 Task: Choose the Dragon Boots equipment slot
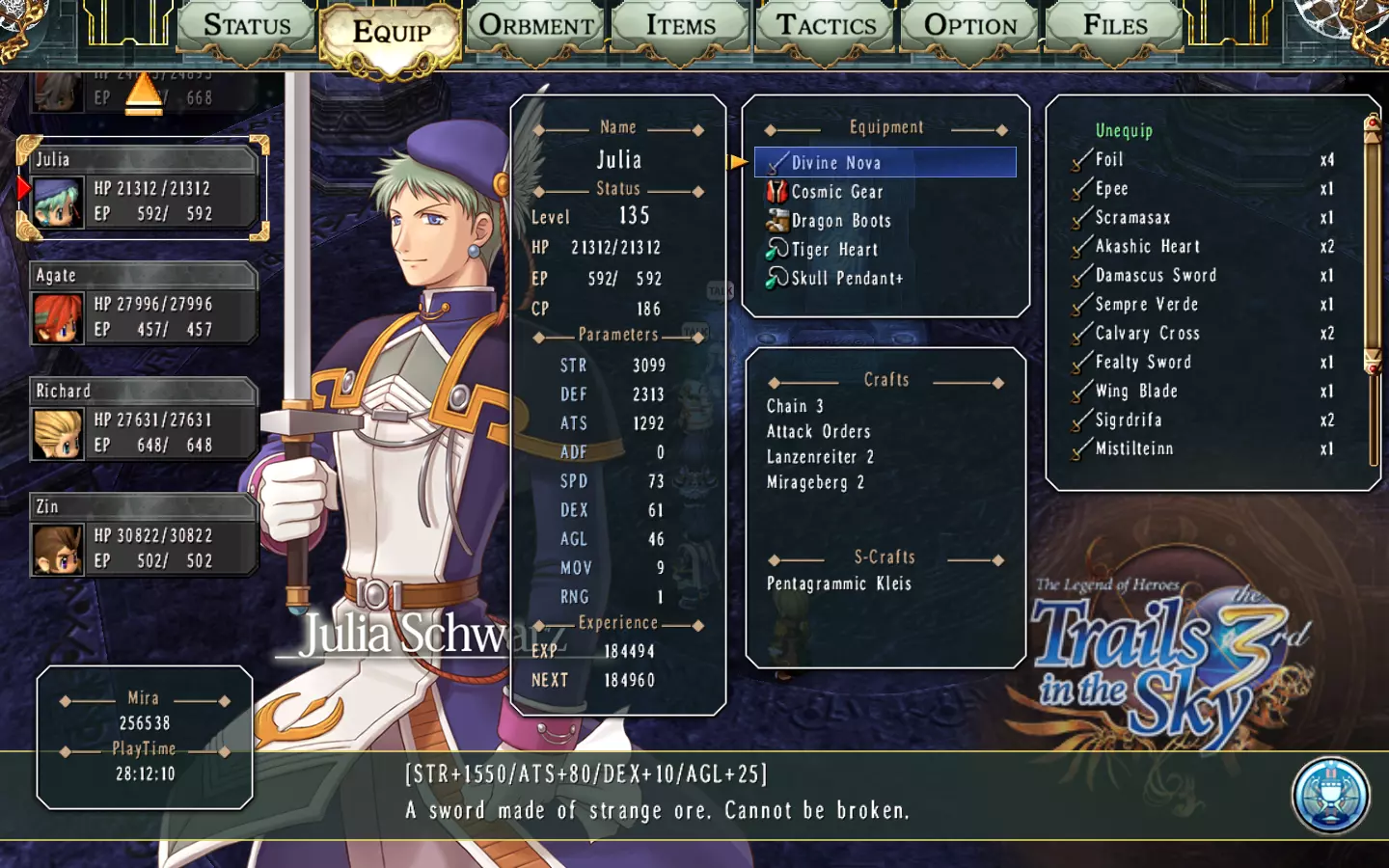point(840,221)
